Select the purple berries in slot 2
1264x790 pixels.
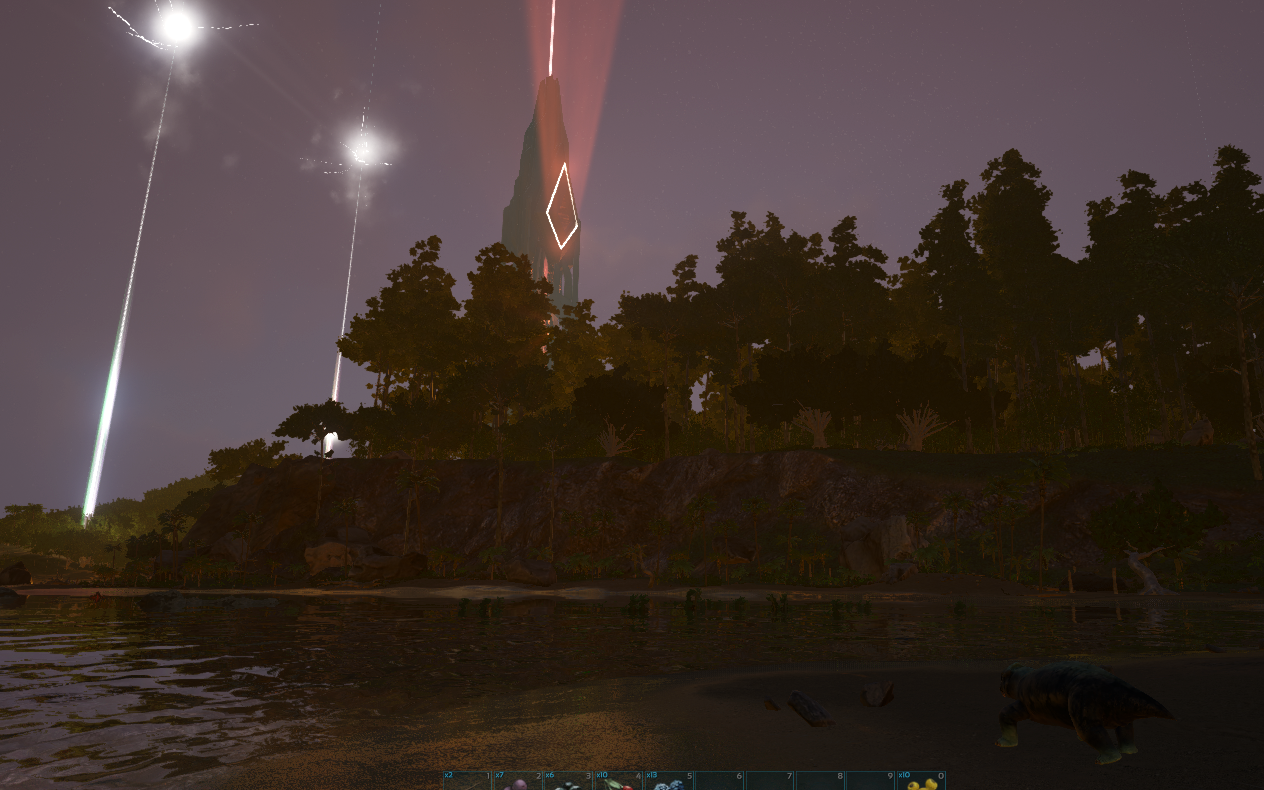point(517,781)
